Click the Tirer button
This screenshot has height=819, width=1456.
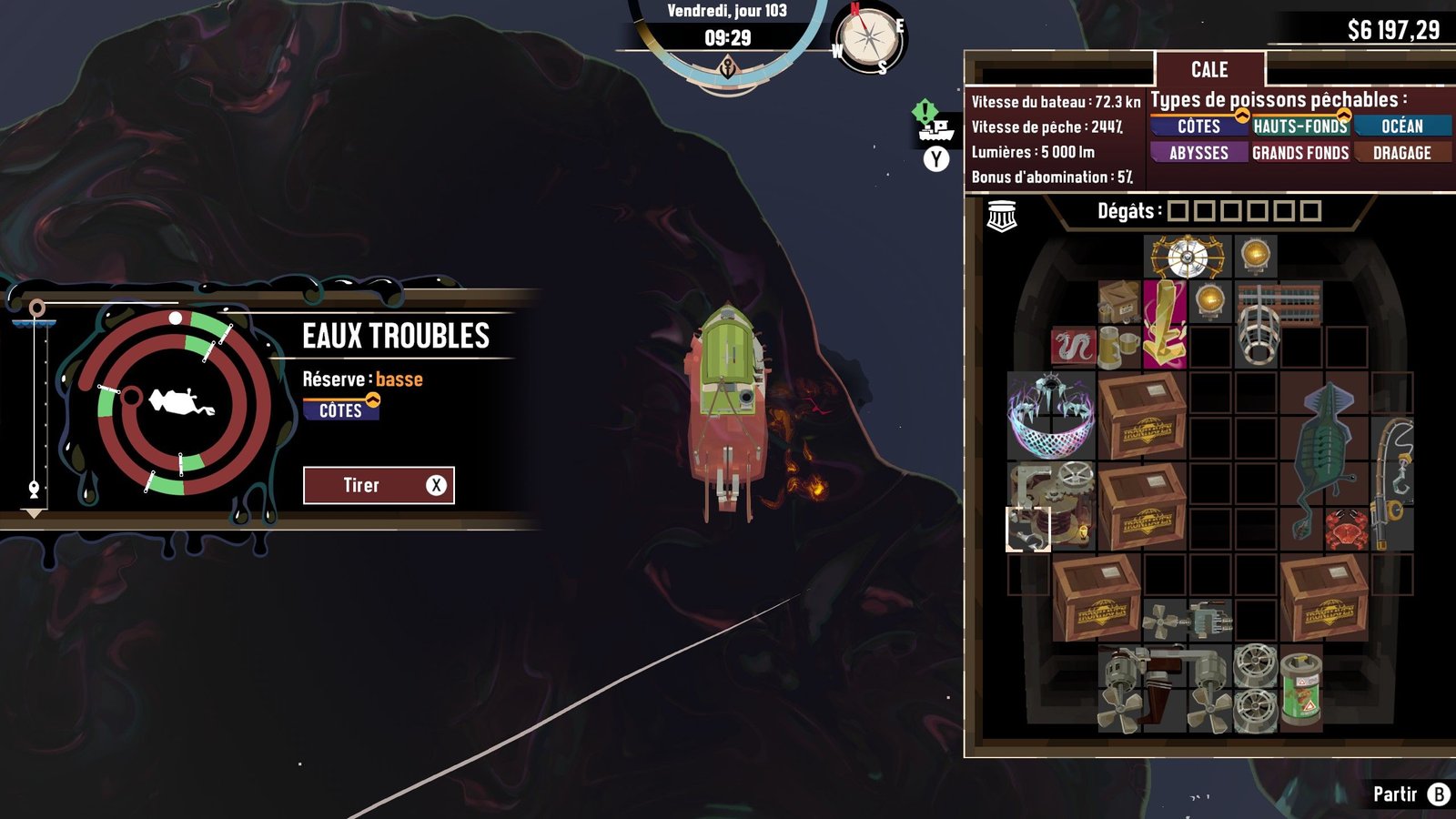(379, 485)
